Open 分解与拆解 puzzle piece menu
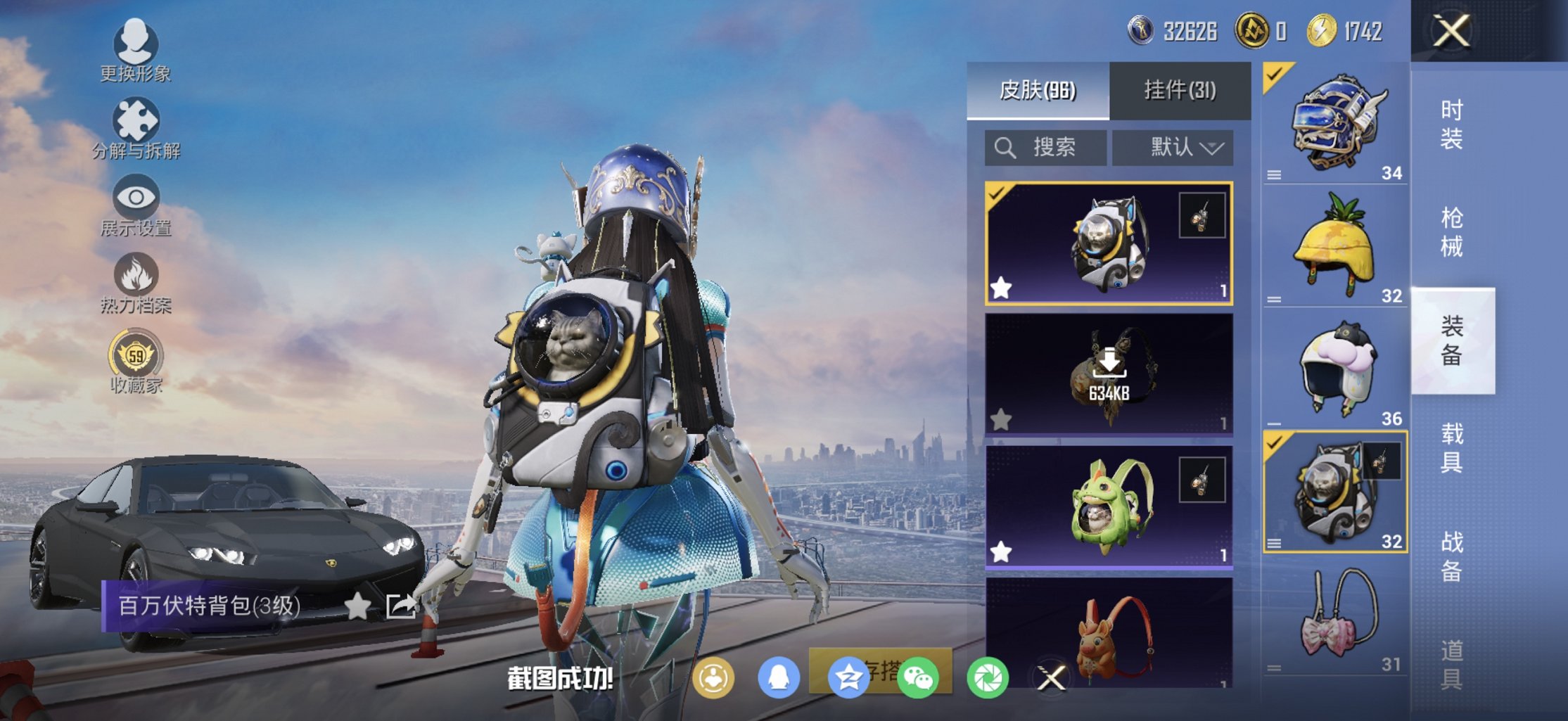The image size is (1568, 721). pos(136,127)
